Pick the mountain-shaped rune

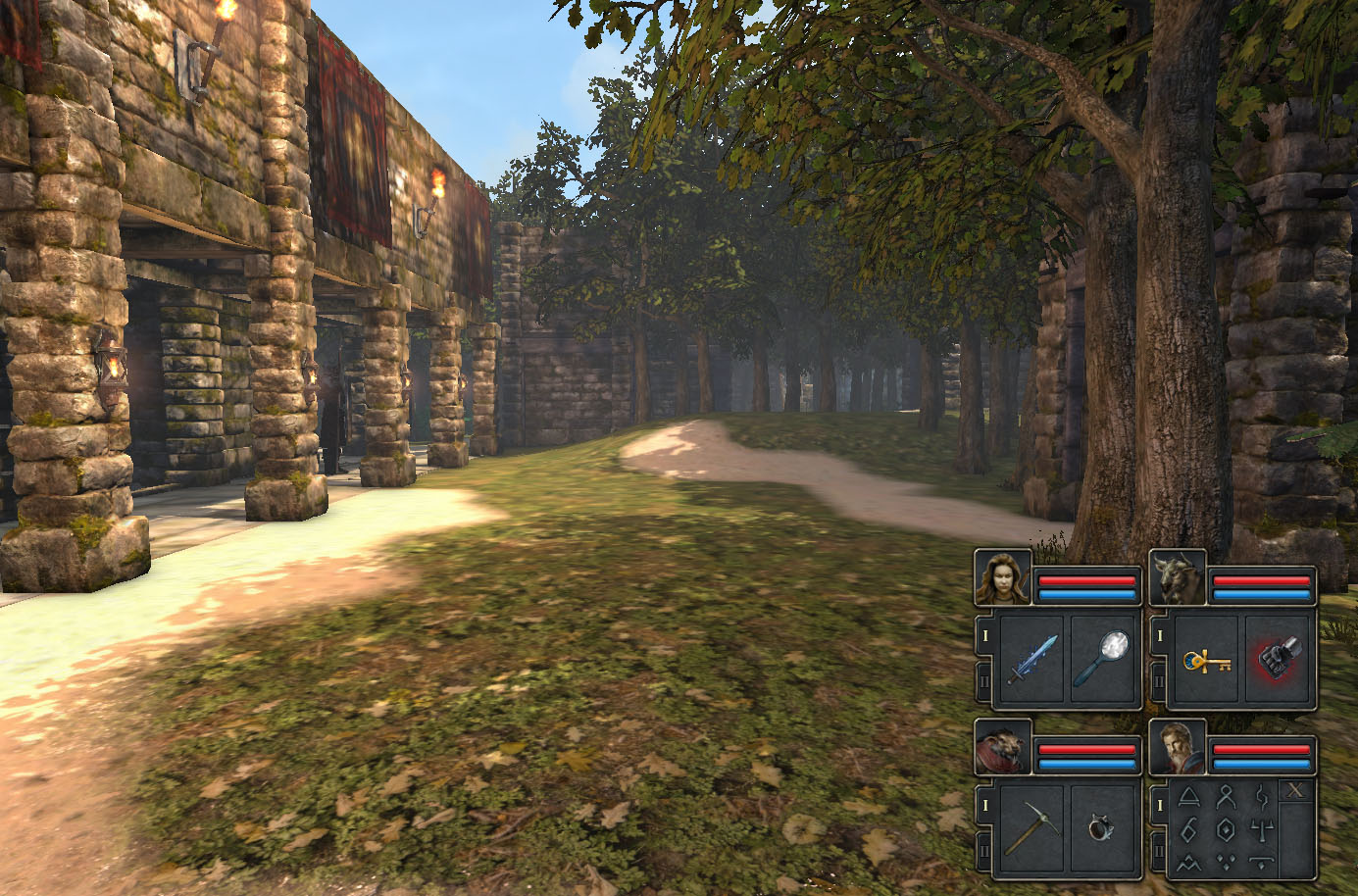click(1189, 863)
